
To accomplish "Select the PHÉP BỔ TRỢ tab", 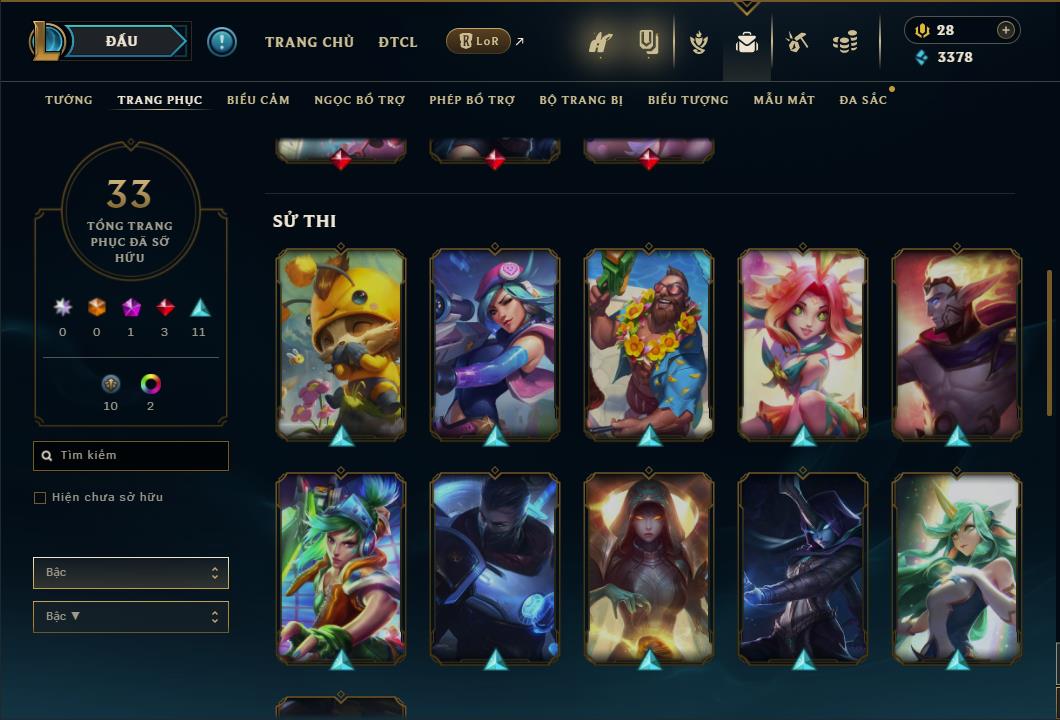I will pyautogui.click(x=472, y=100).
